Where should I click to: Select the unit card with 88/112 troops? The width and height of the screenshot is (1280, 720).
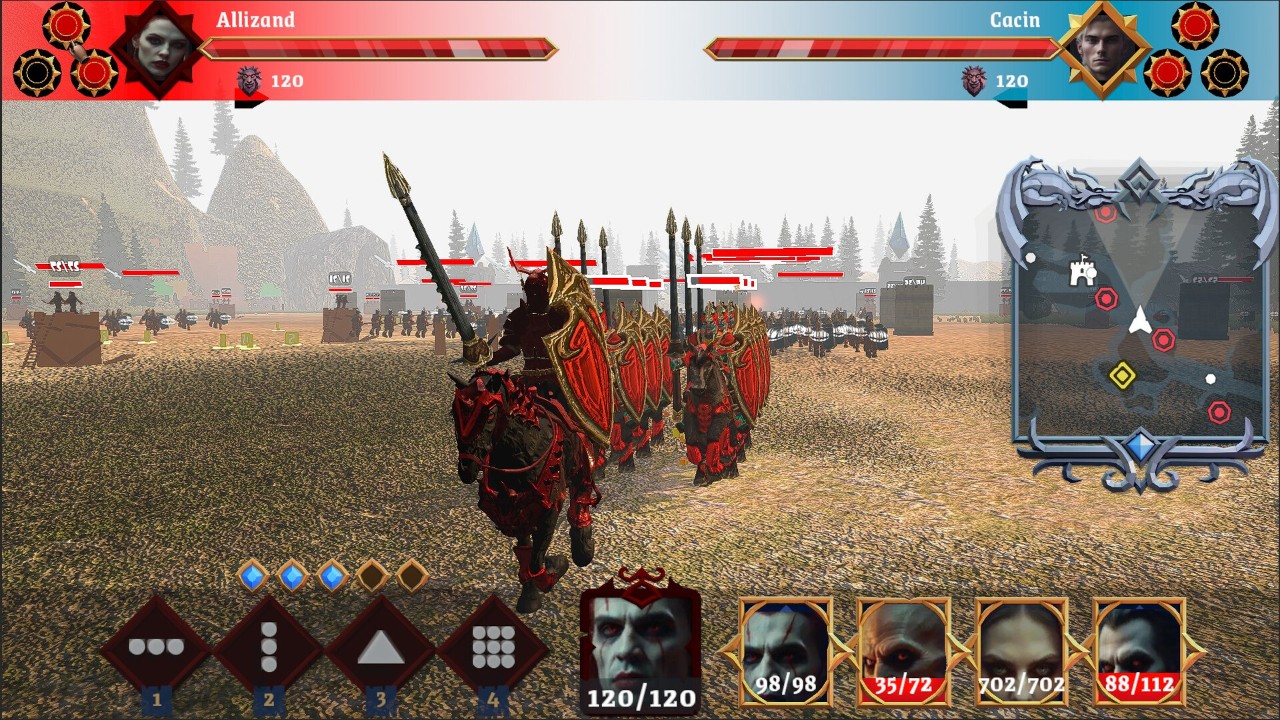(x=1139, y=650)
